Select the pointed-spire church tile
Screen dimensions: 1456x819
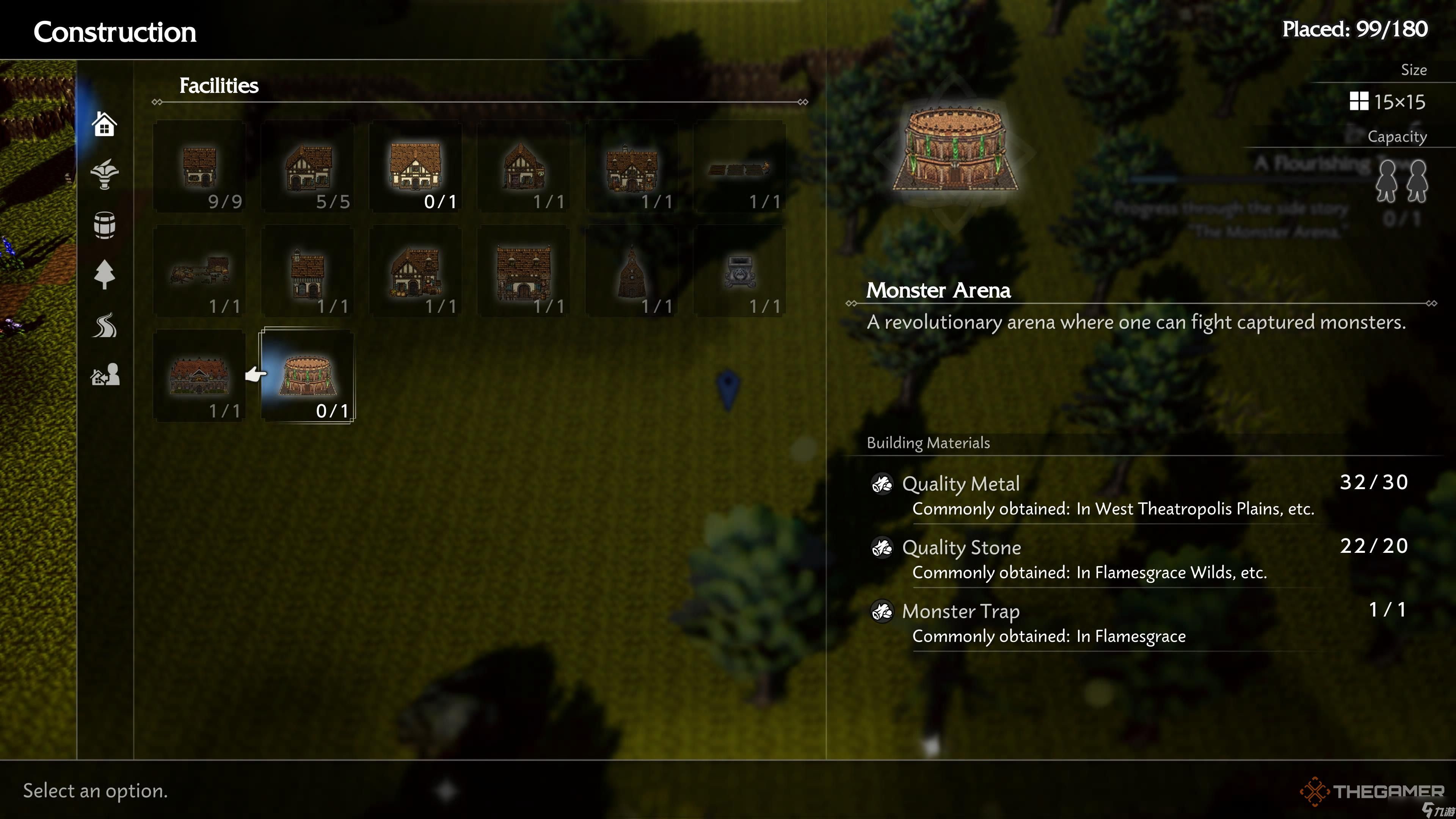(x=631, y=272)
